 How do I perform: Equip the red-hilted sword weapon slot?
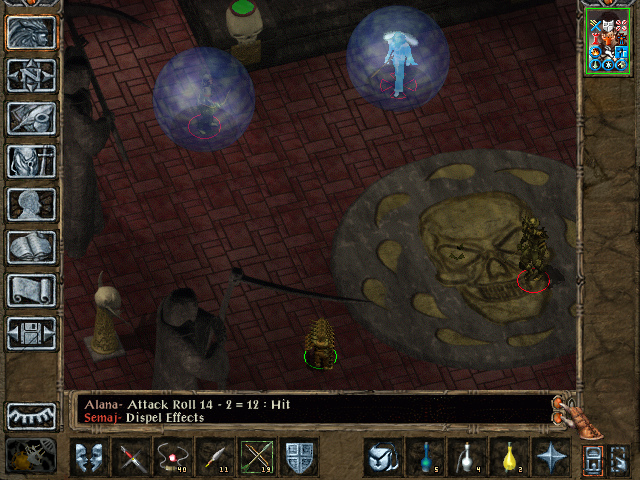coord(131,458)
